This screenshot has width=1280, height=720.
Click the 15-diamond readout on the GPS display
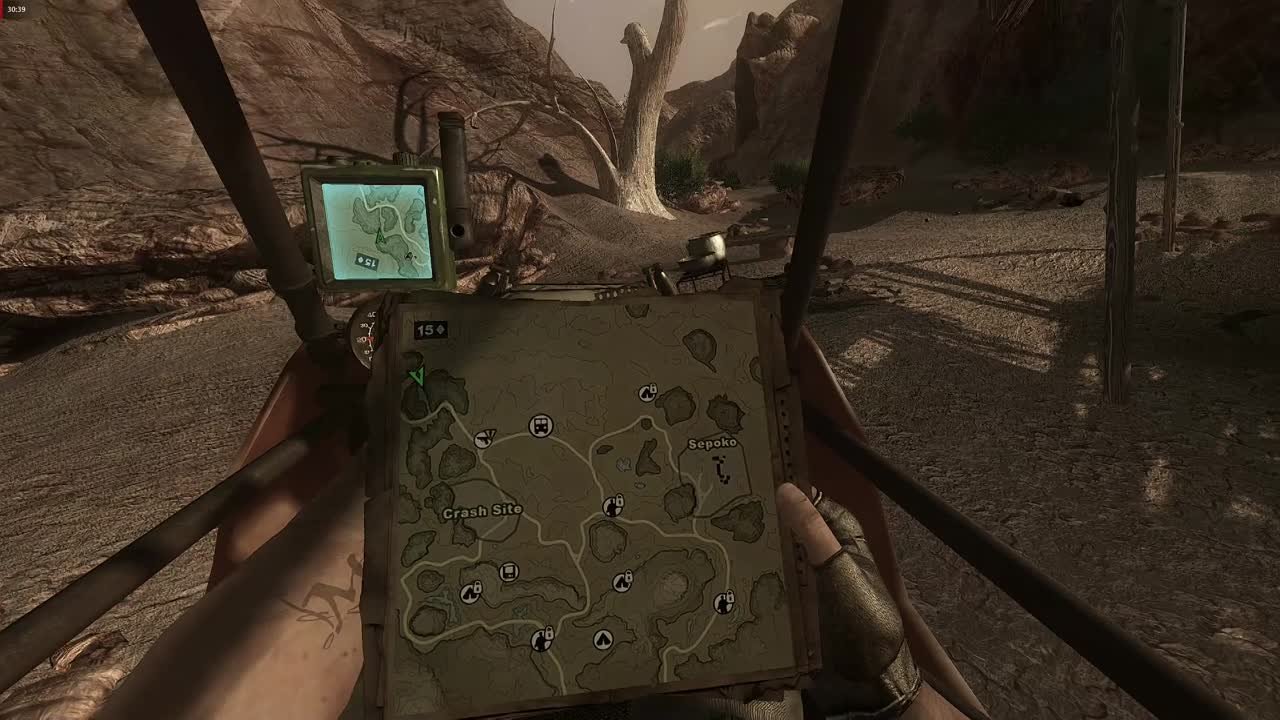[366, 260]
